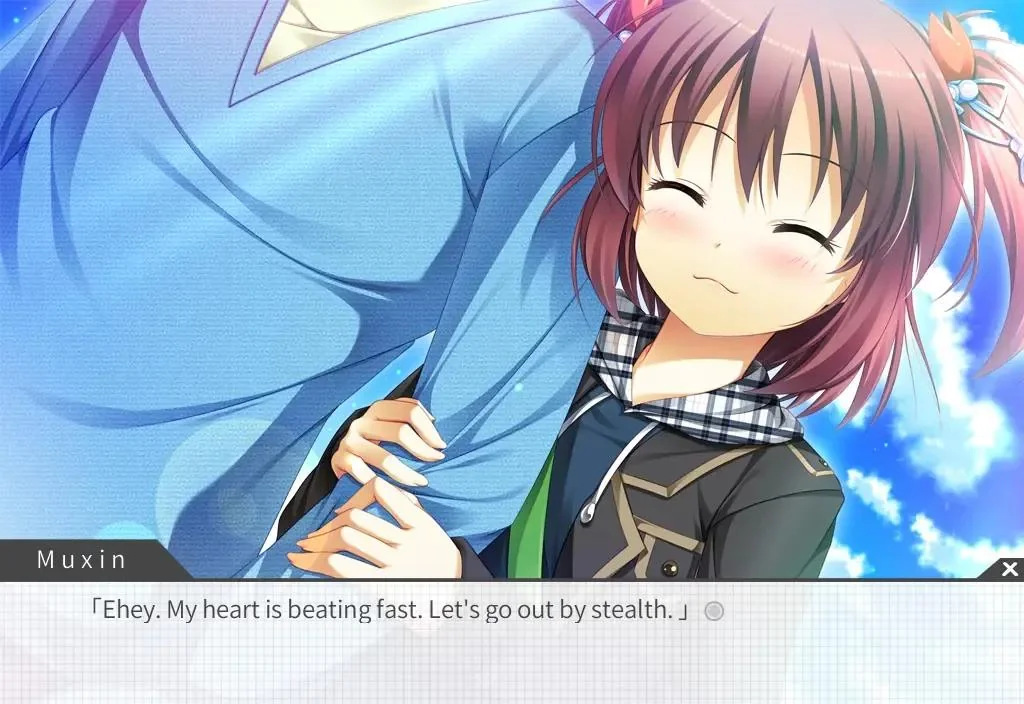Click the dialogue text to advance
The height and width of the screenshot is (704, 1024).
[390, 610]
